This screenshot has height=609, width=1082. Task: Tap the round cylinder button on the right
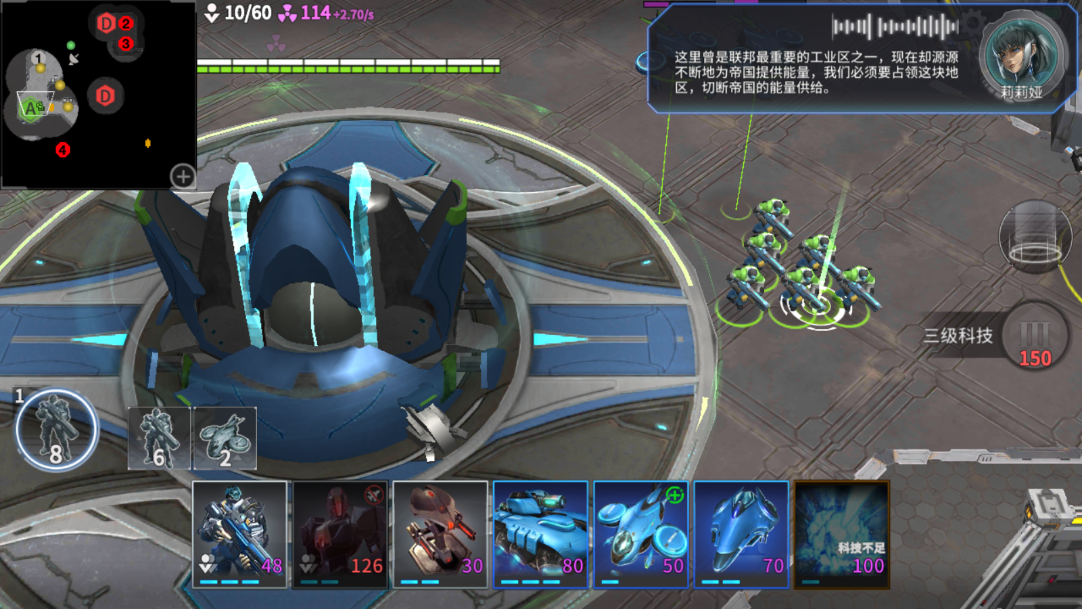tap(1035, 236)
